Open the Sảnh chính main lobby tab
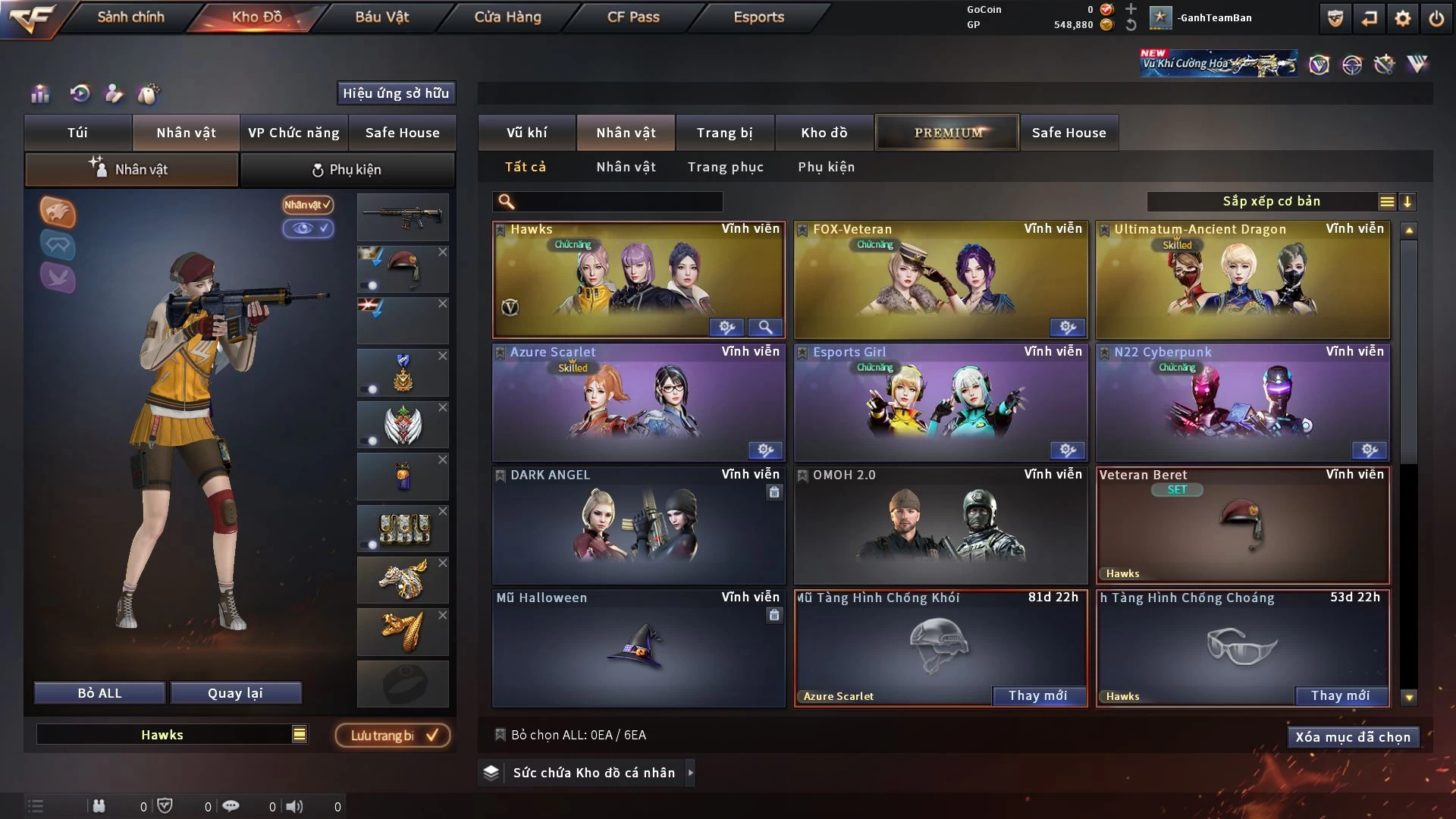 point(130,17)
